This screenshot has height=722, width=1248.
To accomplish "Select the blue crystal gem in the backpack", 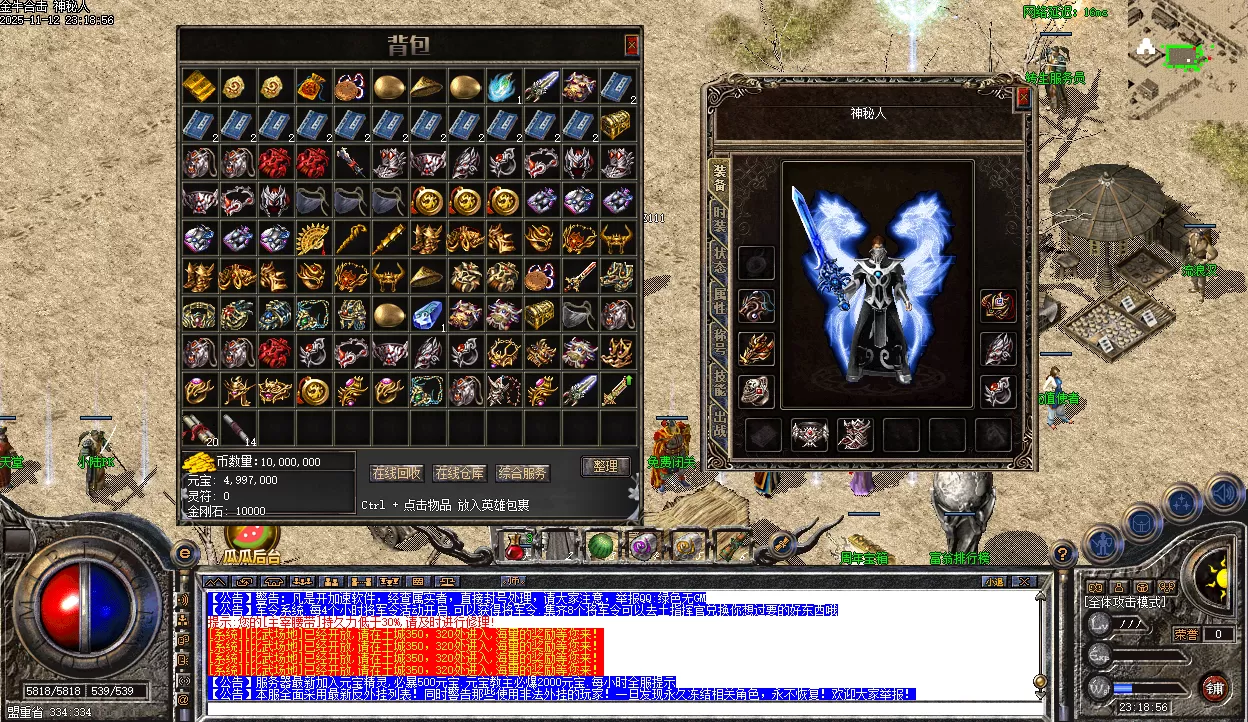I will [427, 314].
